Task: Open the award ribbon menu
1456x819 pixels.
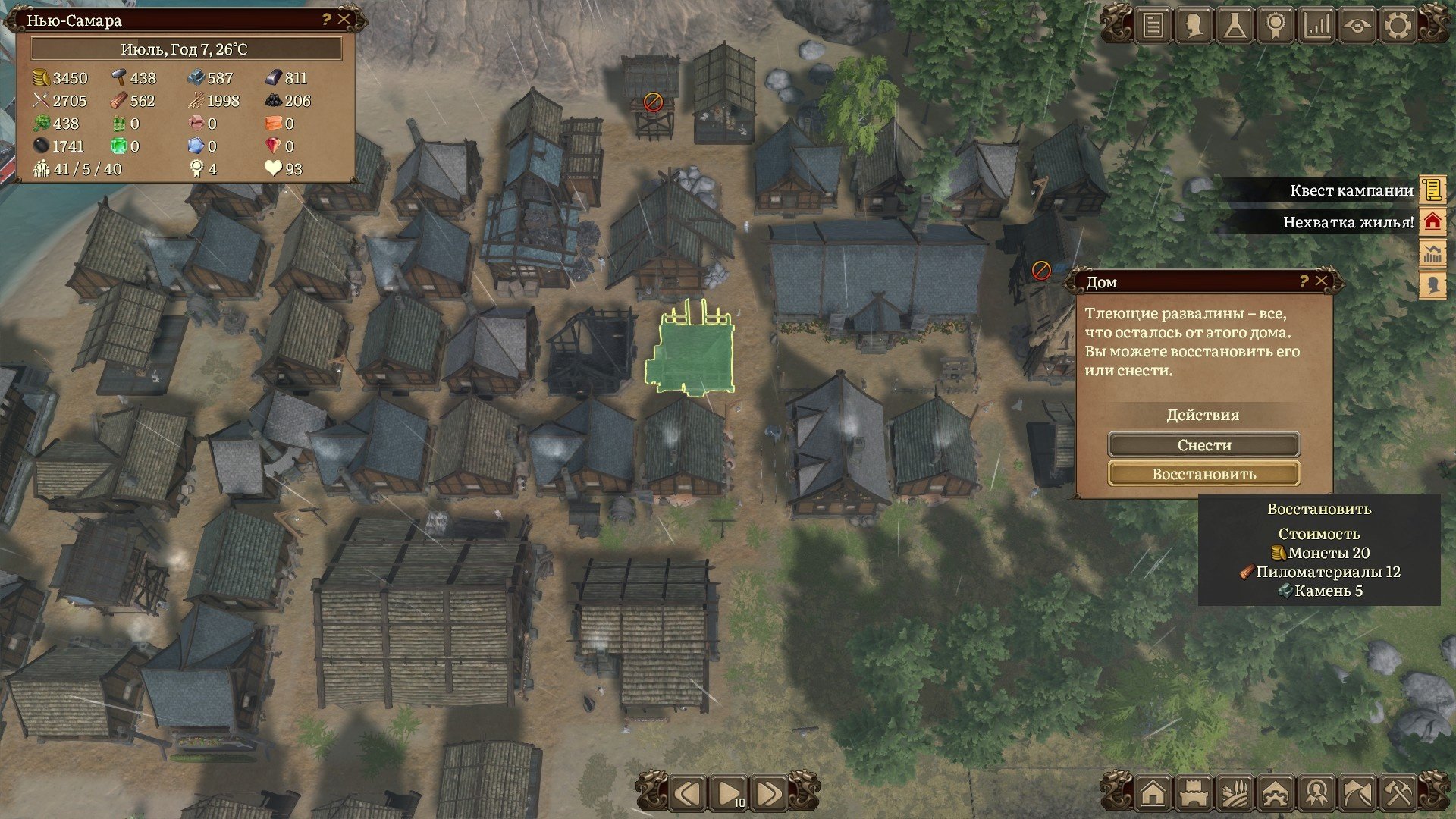Action: click(1276, 27)
